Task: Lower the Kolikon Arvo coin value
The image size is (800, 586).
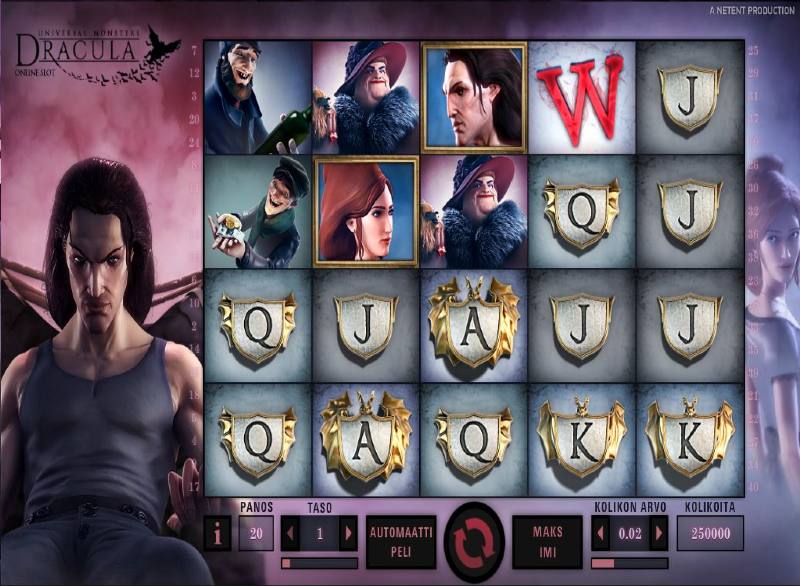Action: click(x=601, y=533)
